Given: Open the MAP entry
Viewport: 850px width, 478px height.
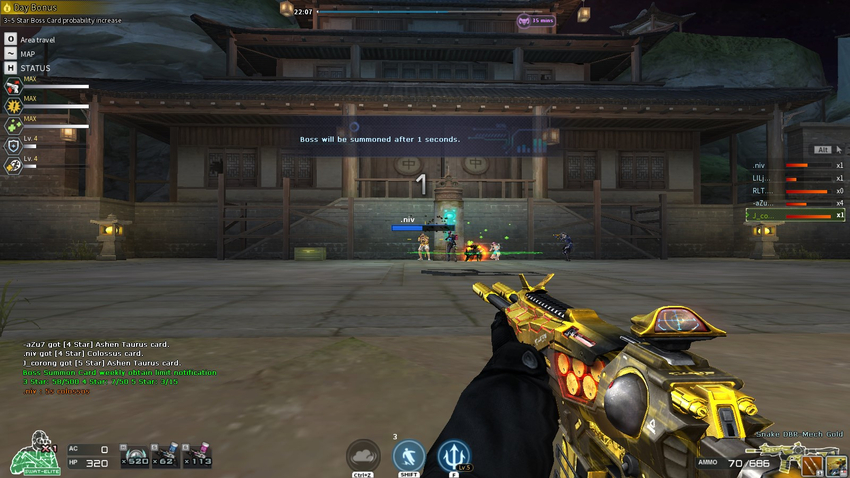Looking at the screenshot, I should 11,53.
